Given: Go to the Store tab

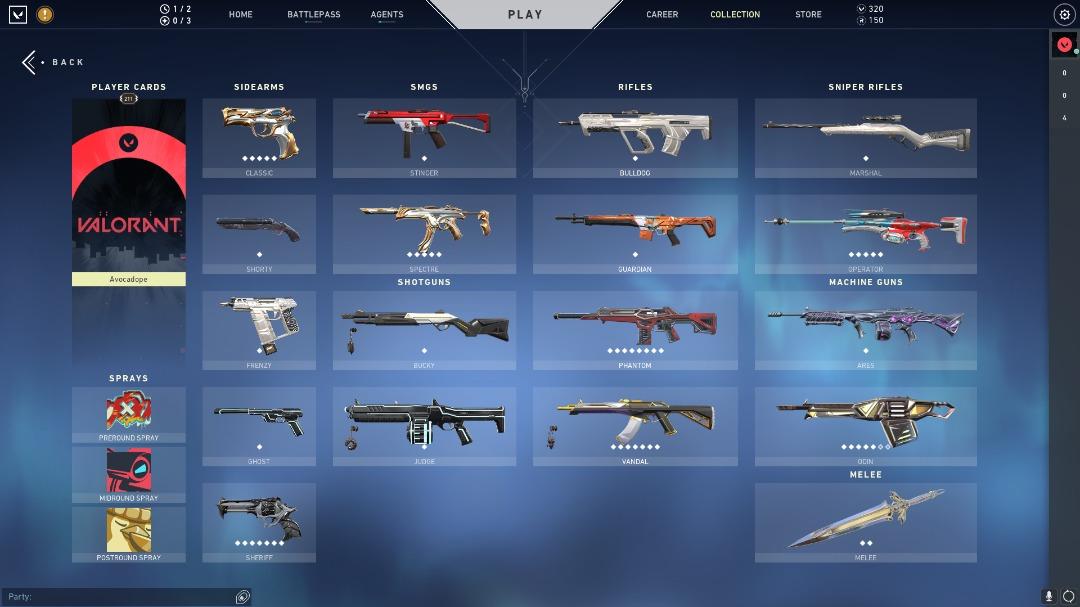Looking at the screenshot, I should [x=808, y=15].
